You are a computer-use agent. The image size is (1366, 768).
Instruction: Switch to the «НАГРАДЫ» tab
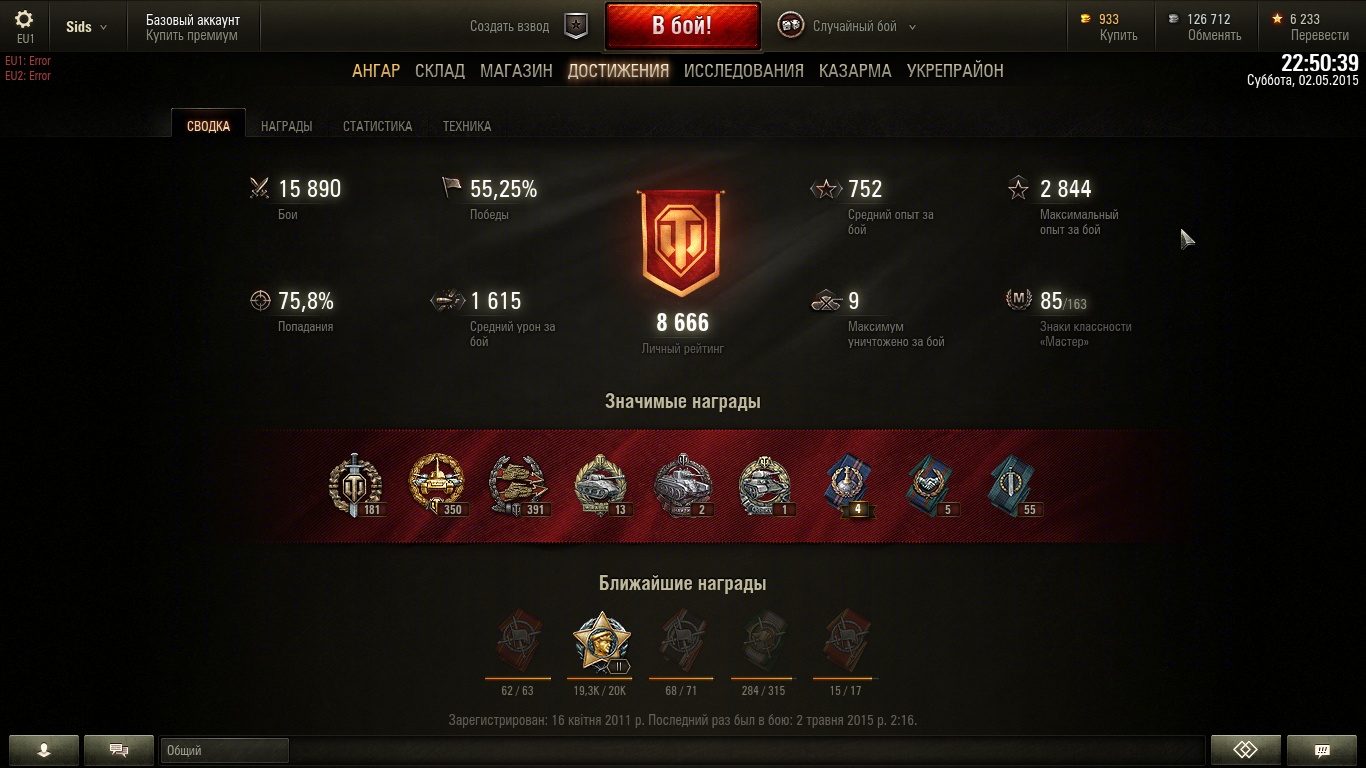(x=286, y=126)
